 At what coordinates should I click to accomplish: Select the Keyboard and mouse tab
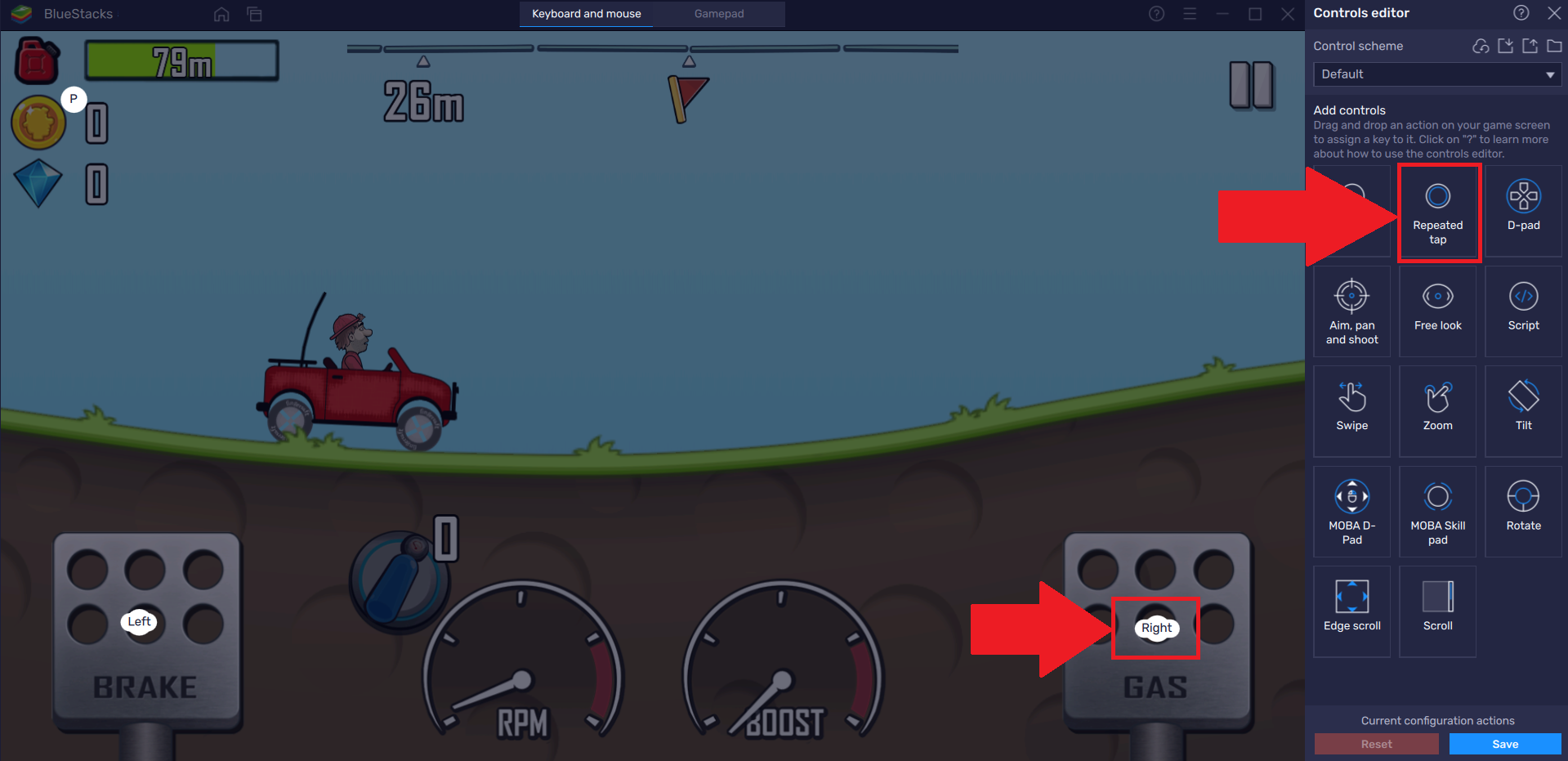(x=585, y=14)
